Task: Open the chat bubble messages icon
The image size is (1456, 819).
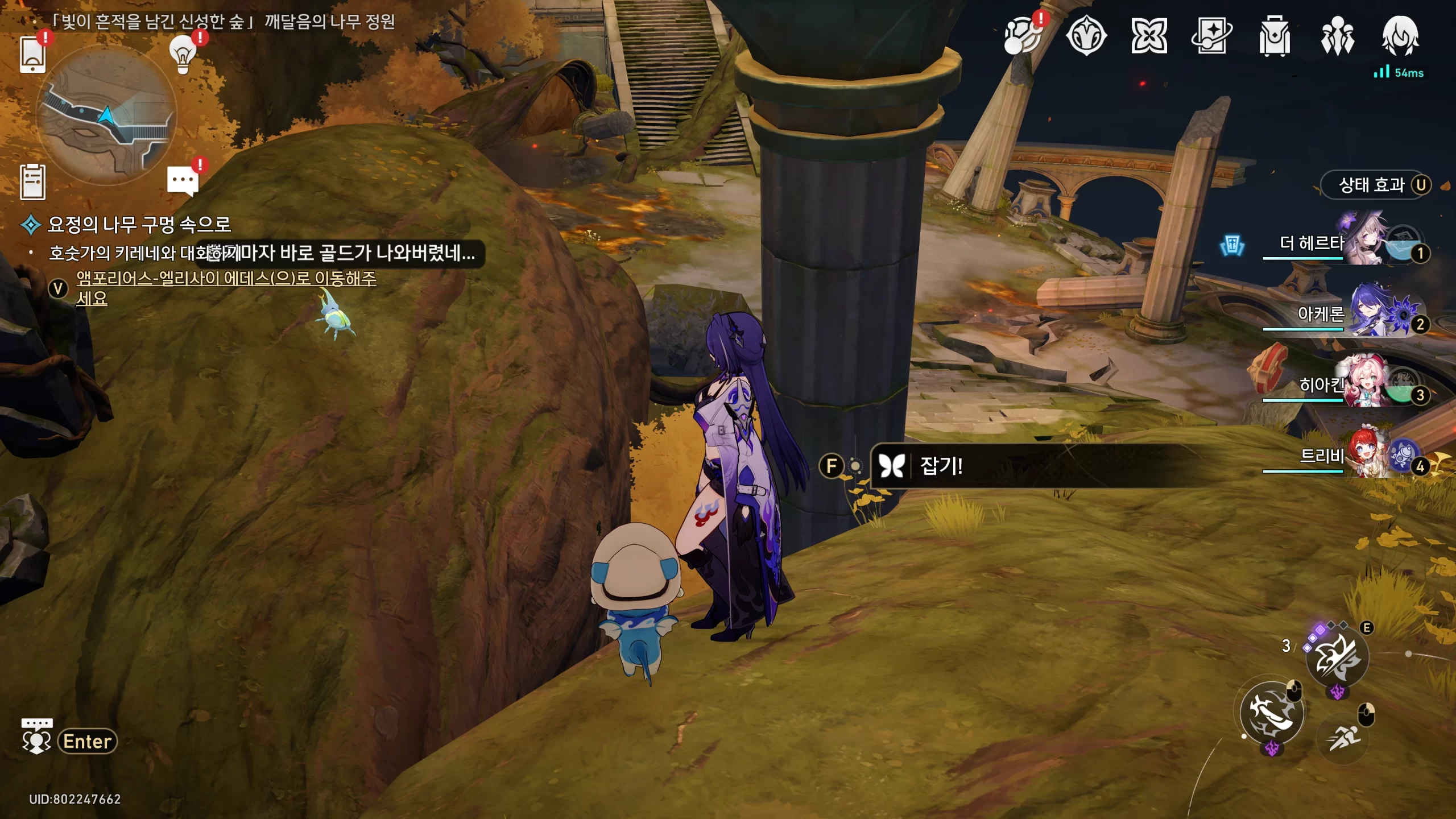Action: (183, 181)
